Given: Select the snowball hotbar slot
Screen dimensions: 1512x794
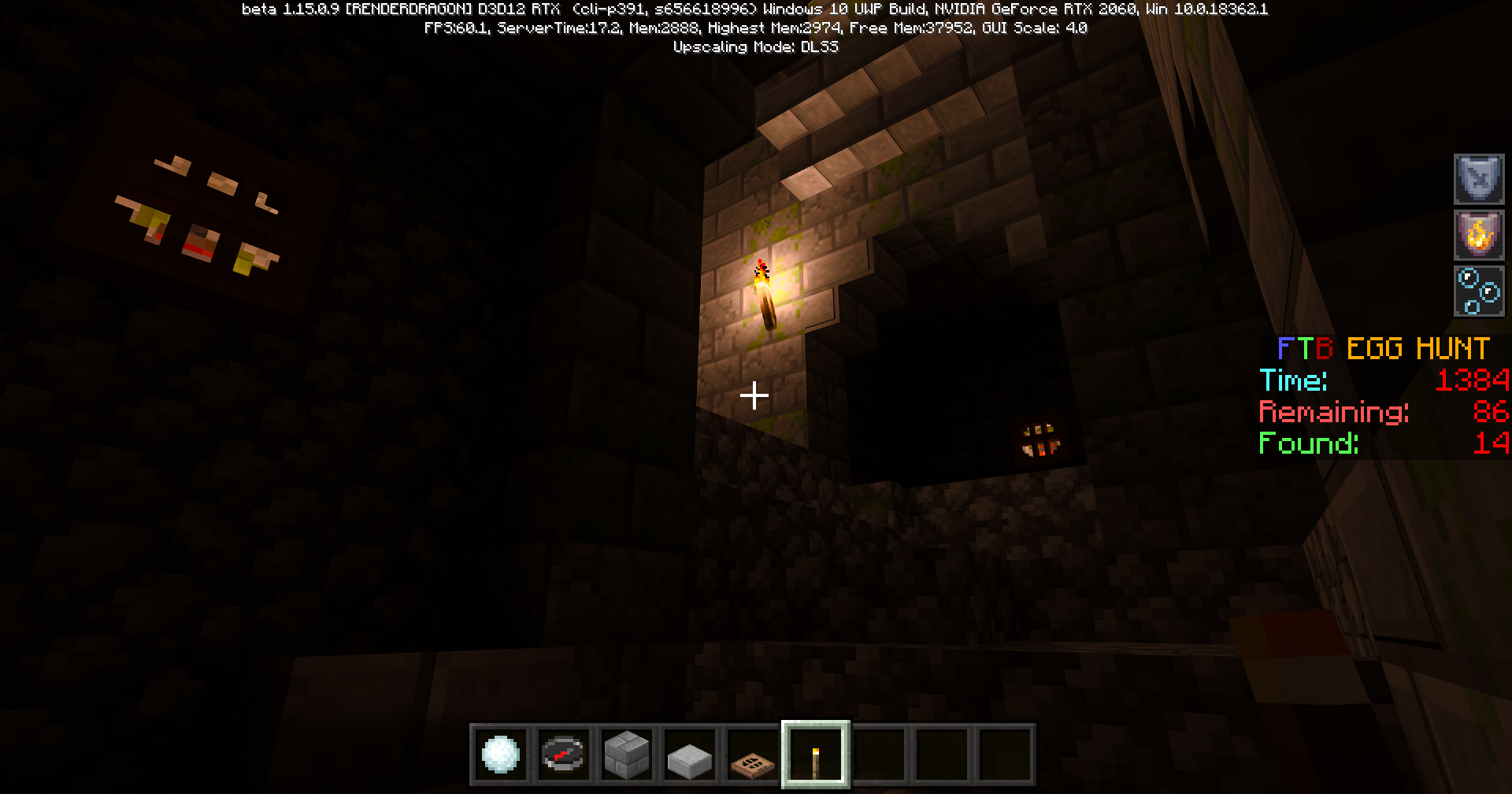Looking at the screenshot, I should (501, 755).
